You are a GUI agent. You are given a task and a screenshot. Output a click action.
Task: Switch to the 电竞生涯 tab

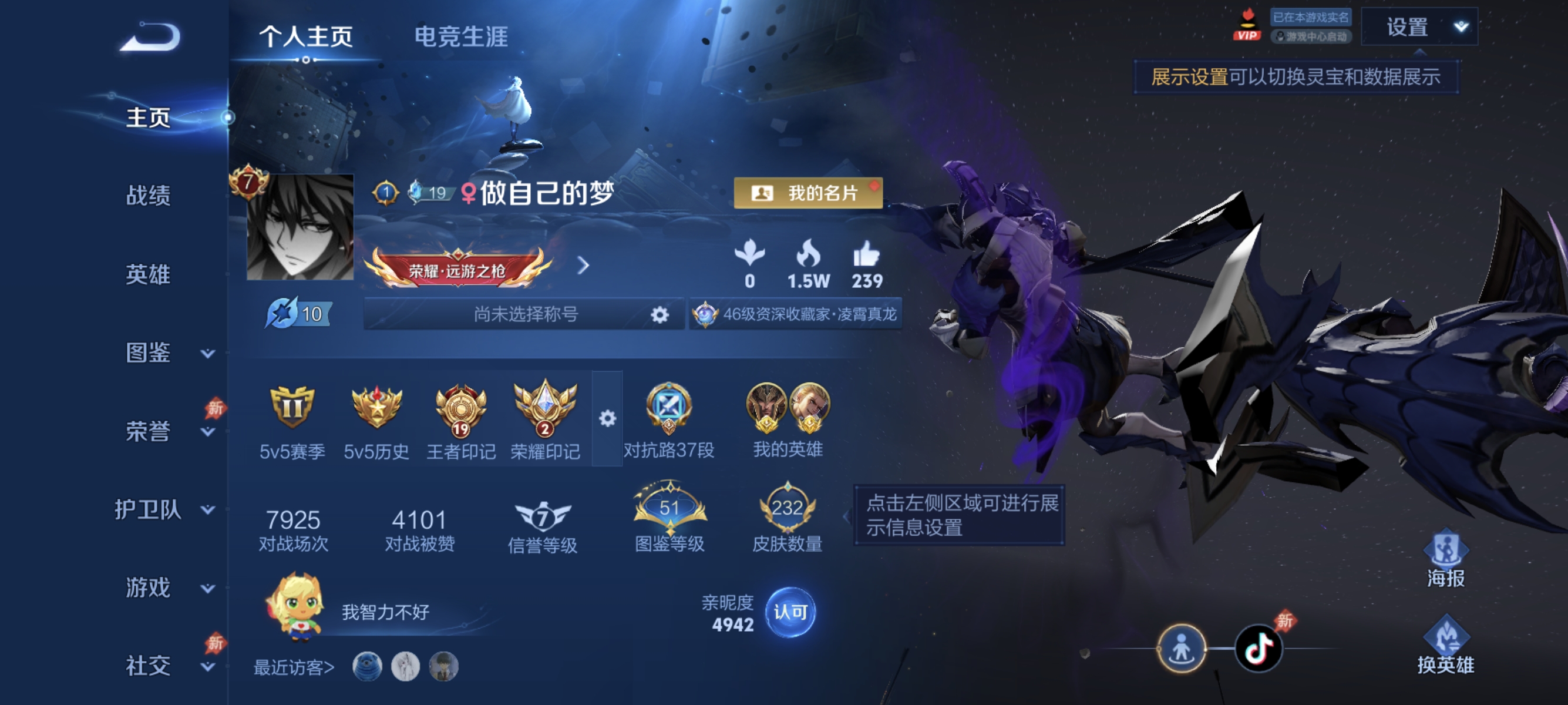(x=462, y=35)
